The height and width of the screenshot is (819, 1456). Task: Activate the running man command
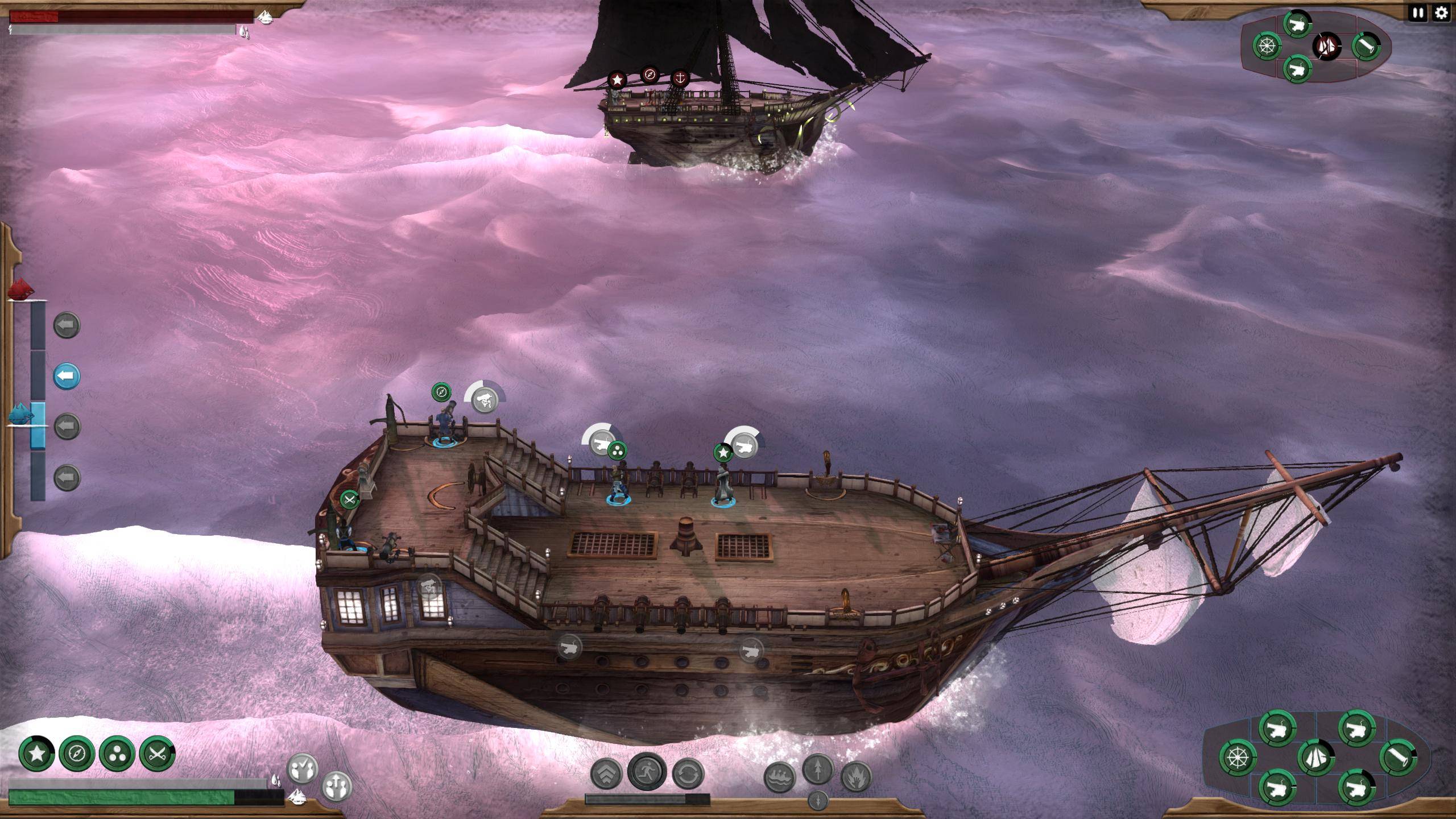647,771
